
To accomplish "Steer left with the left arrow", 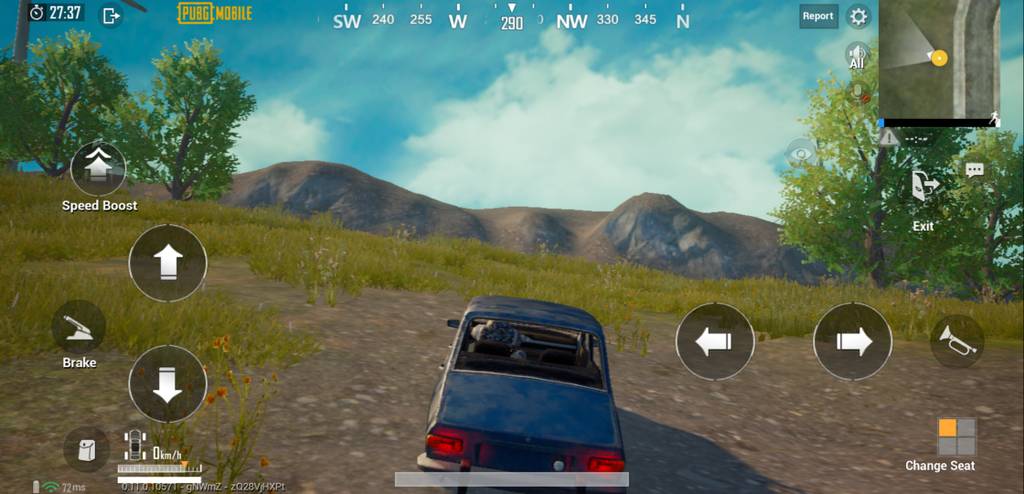I will click(x=715, y=341).
